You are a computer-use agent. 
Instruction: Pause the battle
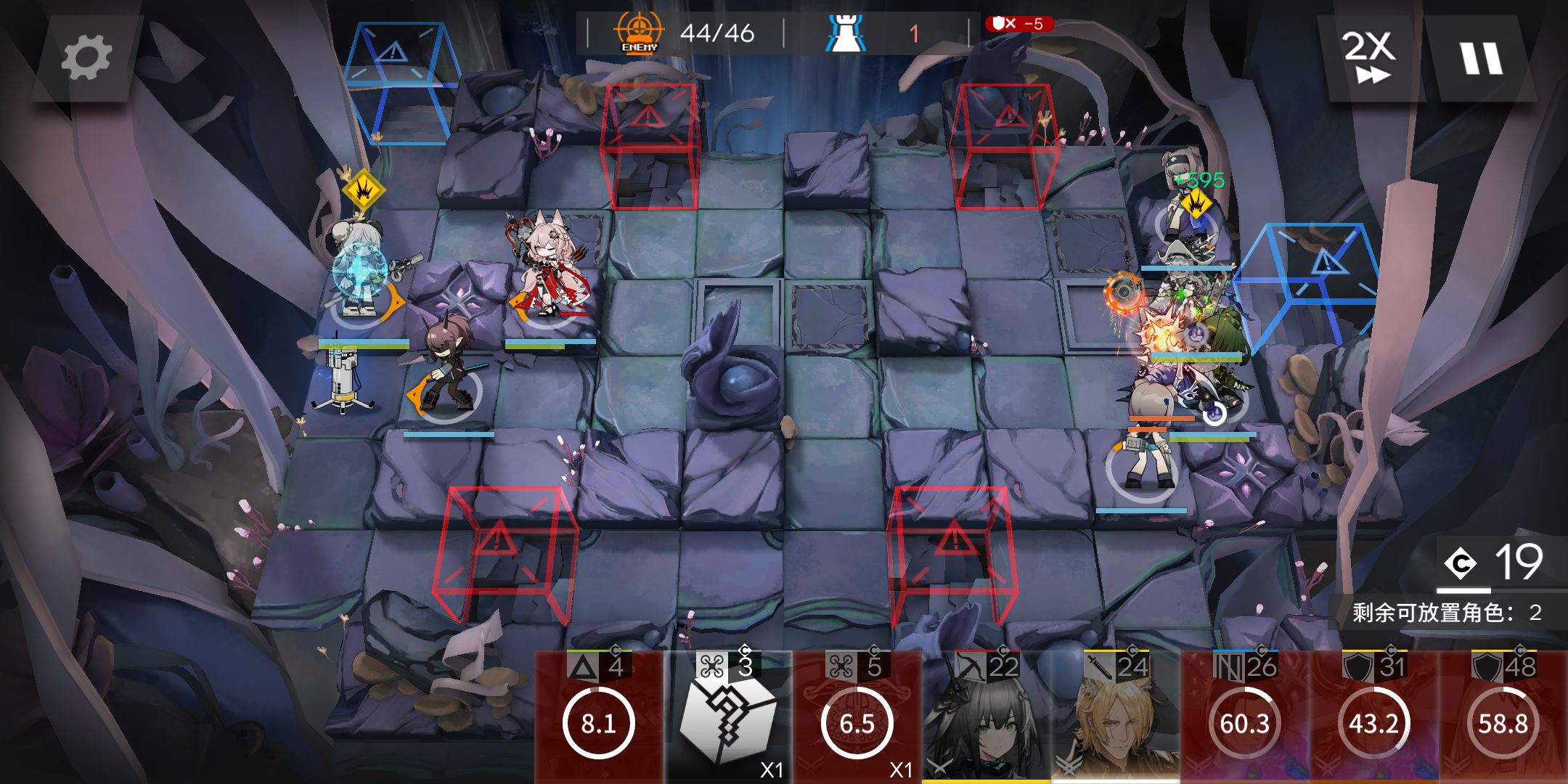coord(1481,58)
